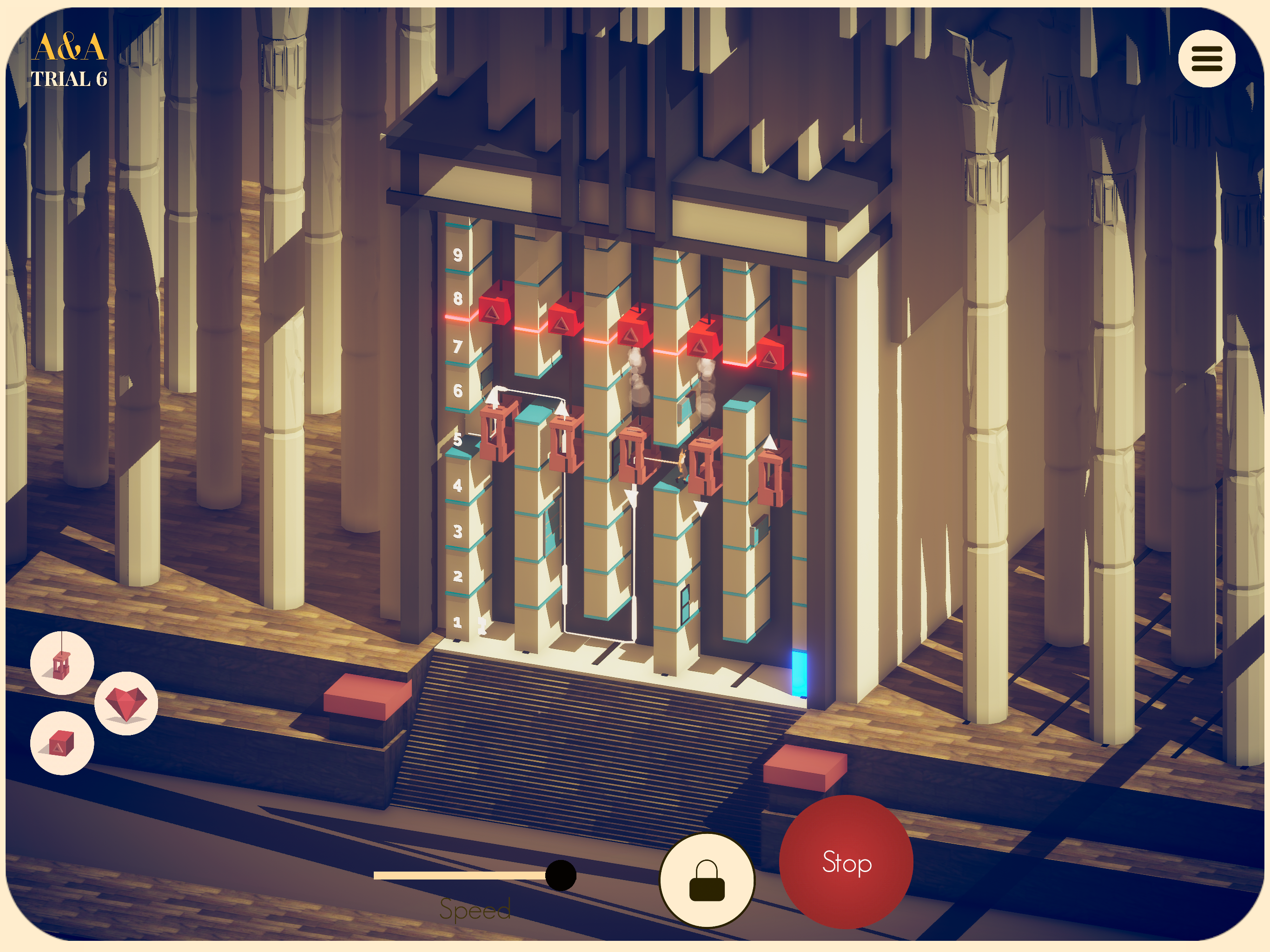Toggle the padlock lock button

707,880
